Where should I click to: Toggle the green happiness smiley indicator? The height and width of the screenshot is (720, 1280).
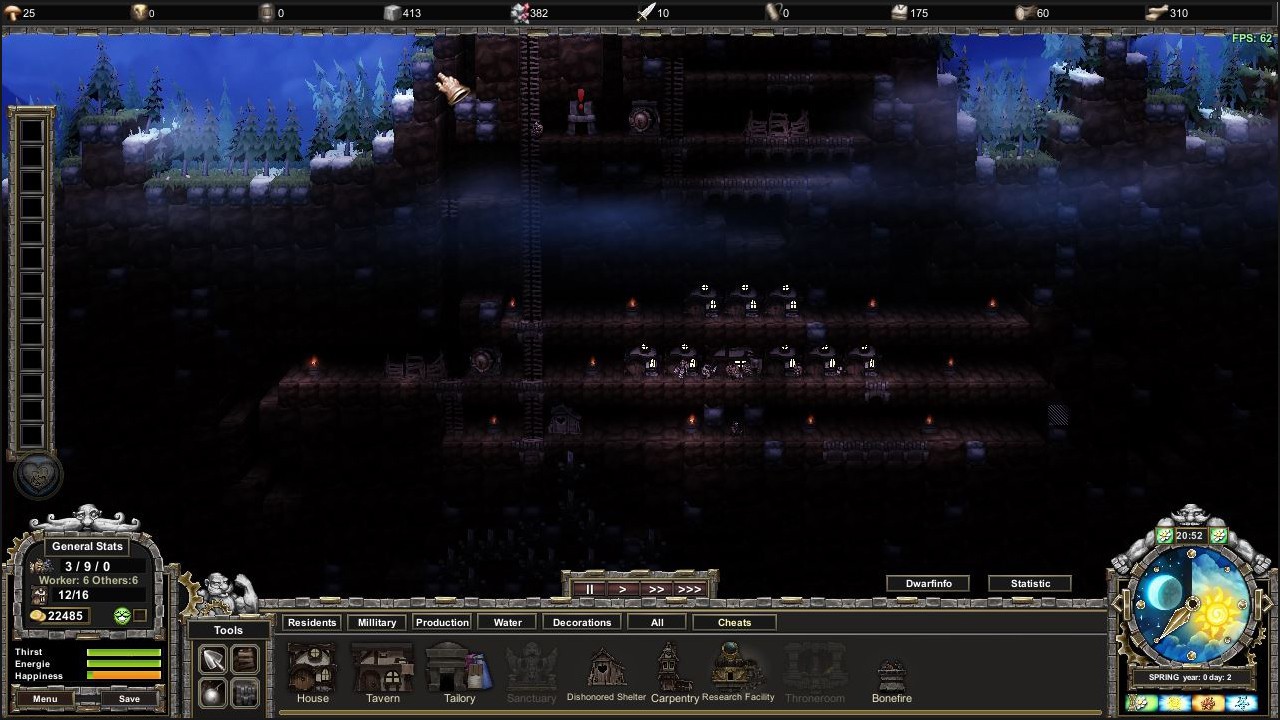[122, 615]
